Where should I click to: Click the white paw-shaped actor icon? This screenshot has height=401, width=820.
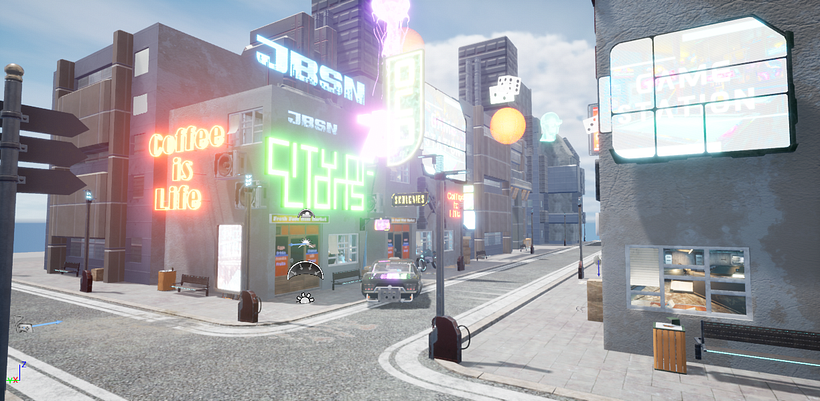[305, 296]
